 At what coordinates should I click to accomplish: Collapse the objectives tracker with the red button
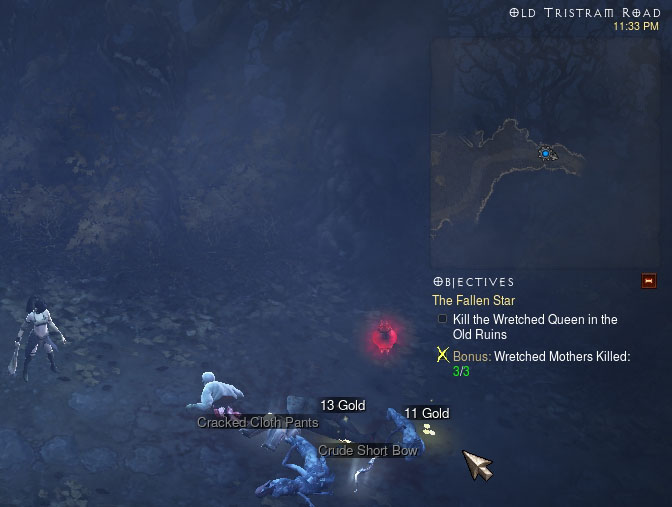pos(648,280)
